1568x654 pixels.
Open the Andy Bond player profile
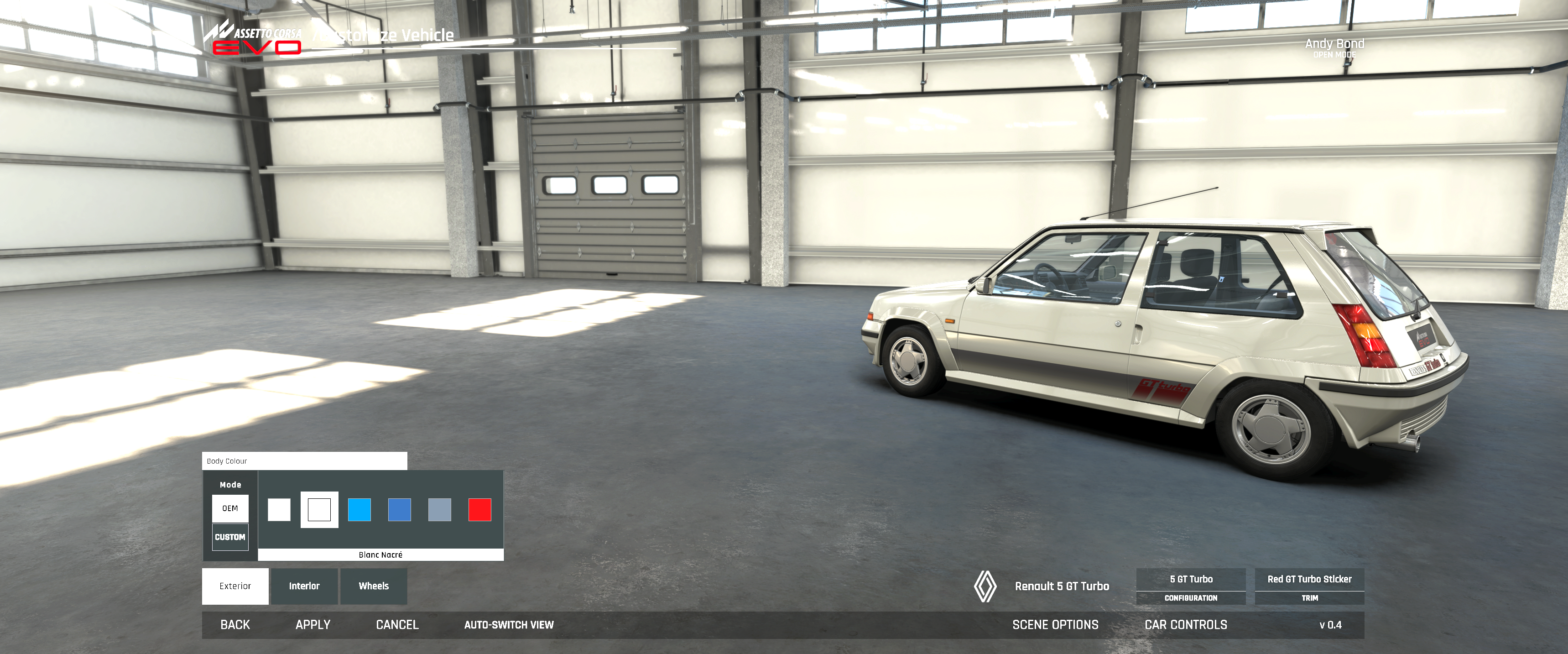click(1334, 47)
